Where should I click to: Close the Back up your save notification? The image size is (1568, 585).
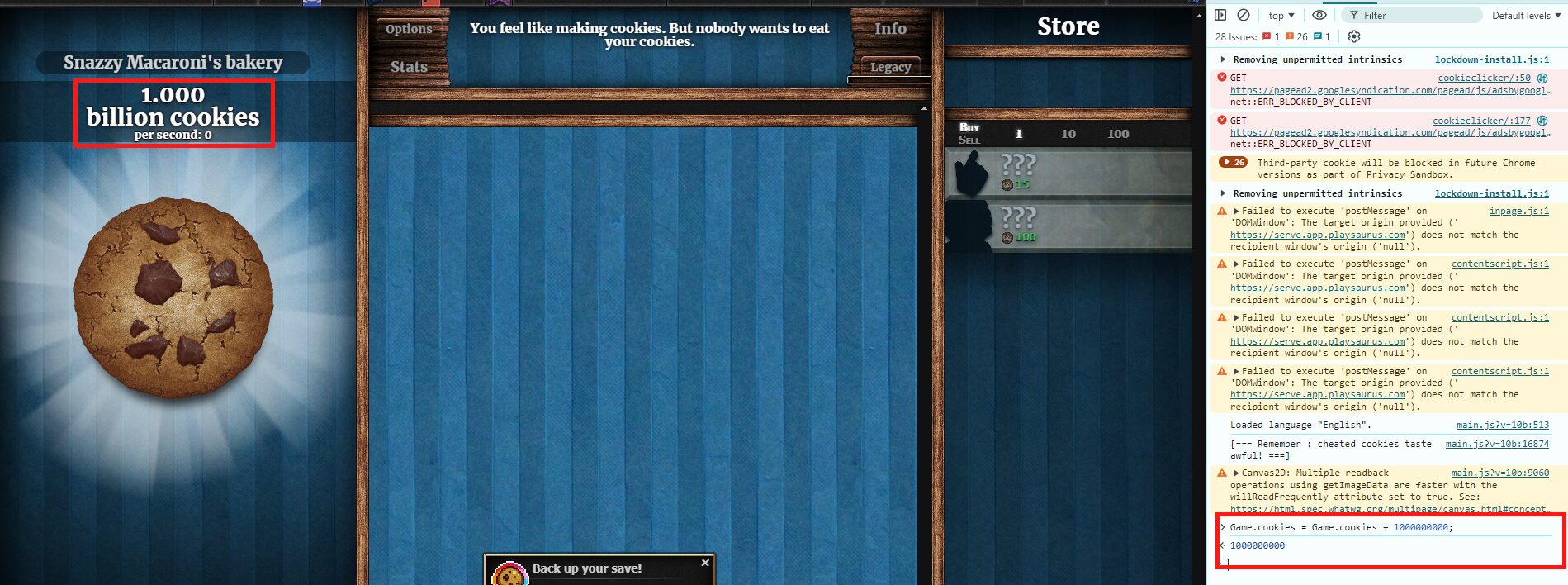705,563
